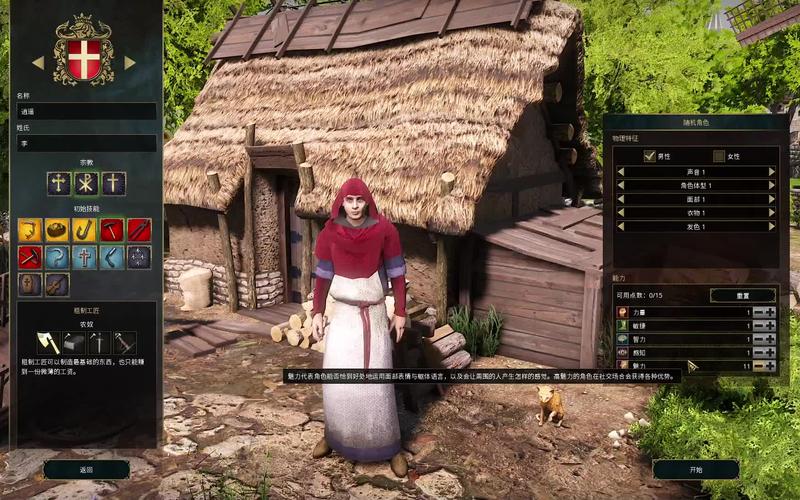
Task: Select the fishing hook starting skill
Action: [x=86, y=230]
